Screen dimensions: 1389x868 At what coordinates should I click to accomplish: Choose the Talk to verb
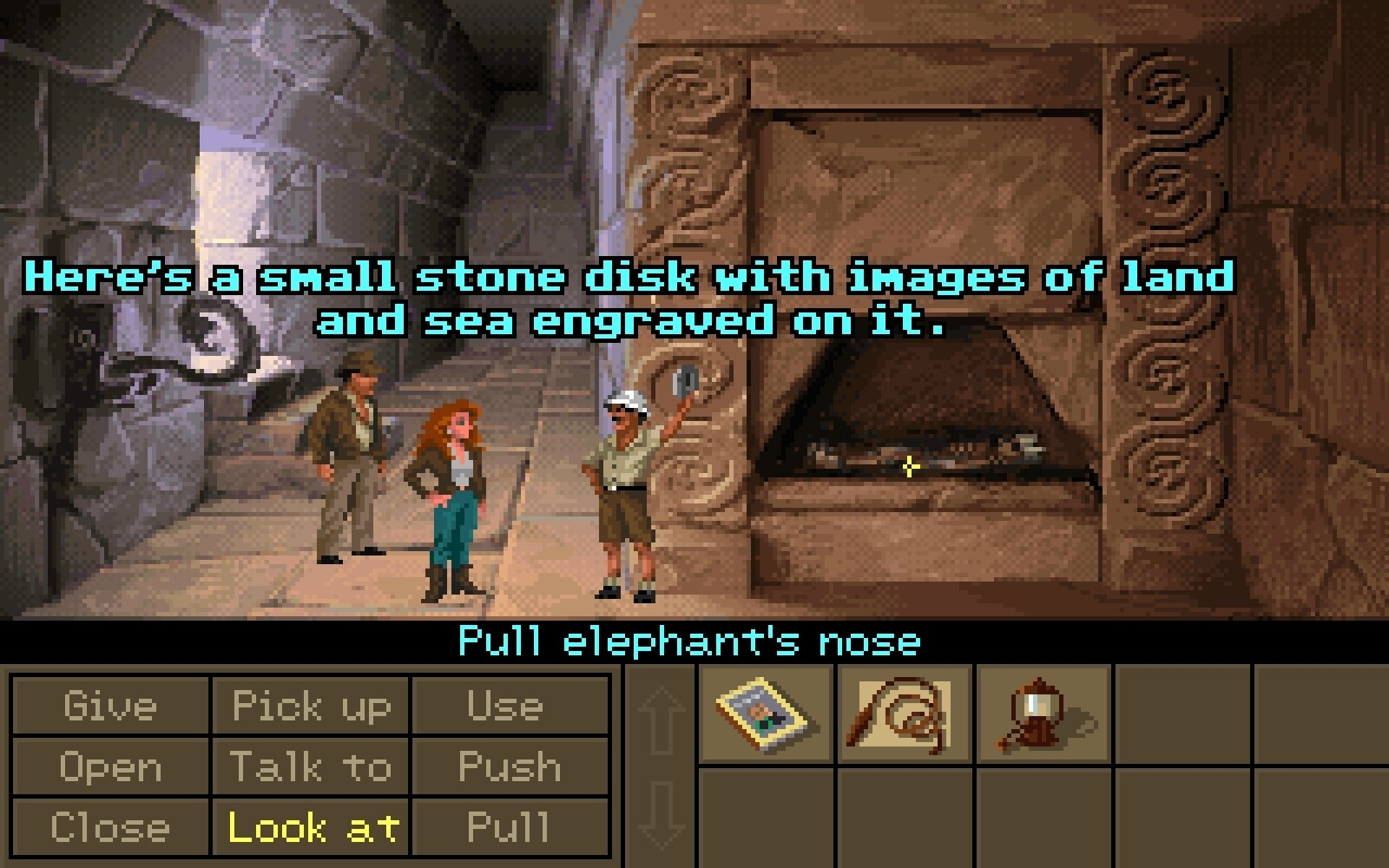(x=311, y=766)
